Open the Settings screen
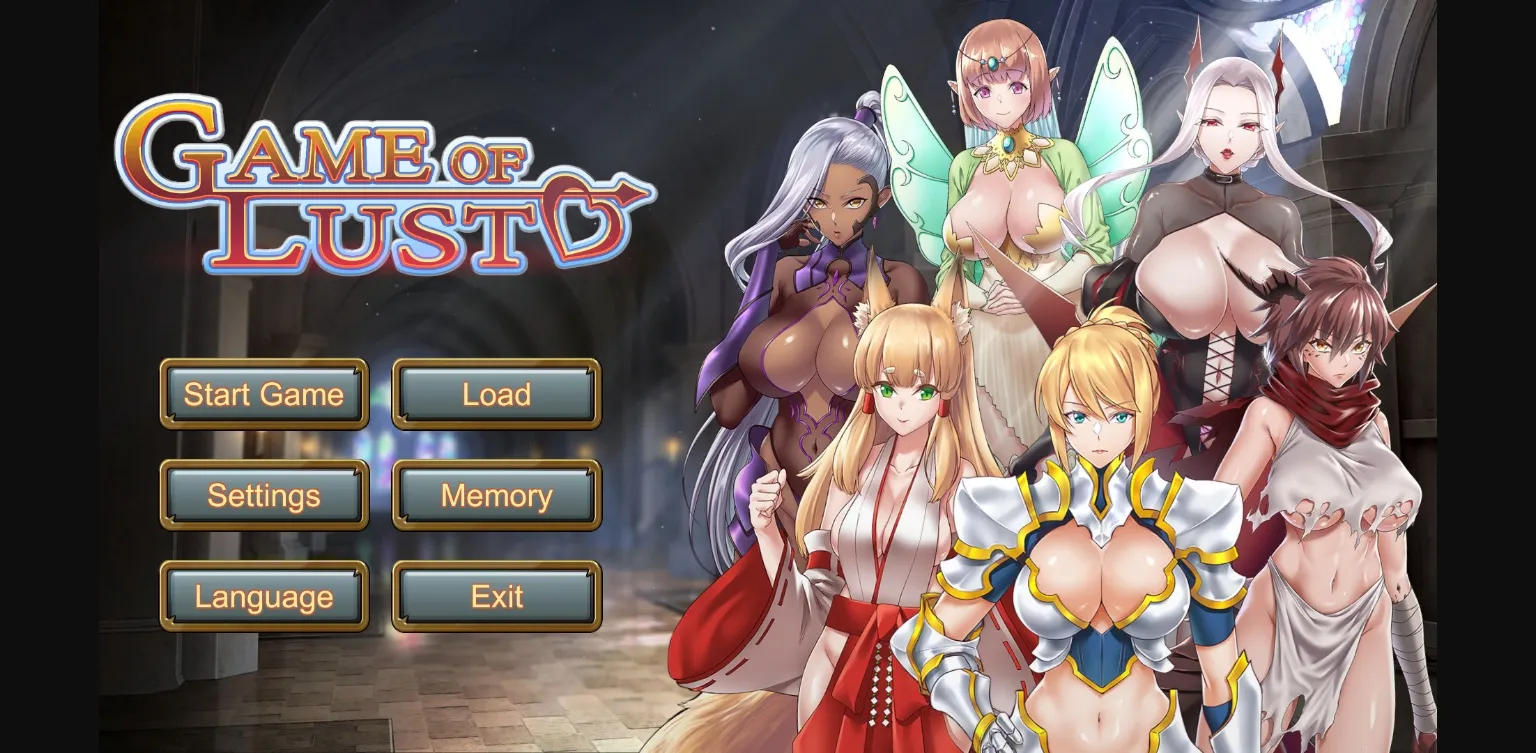The height and width of the screenshot is (753, 1536). point(264,495)
